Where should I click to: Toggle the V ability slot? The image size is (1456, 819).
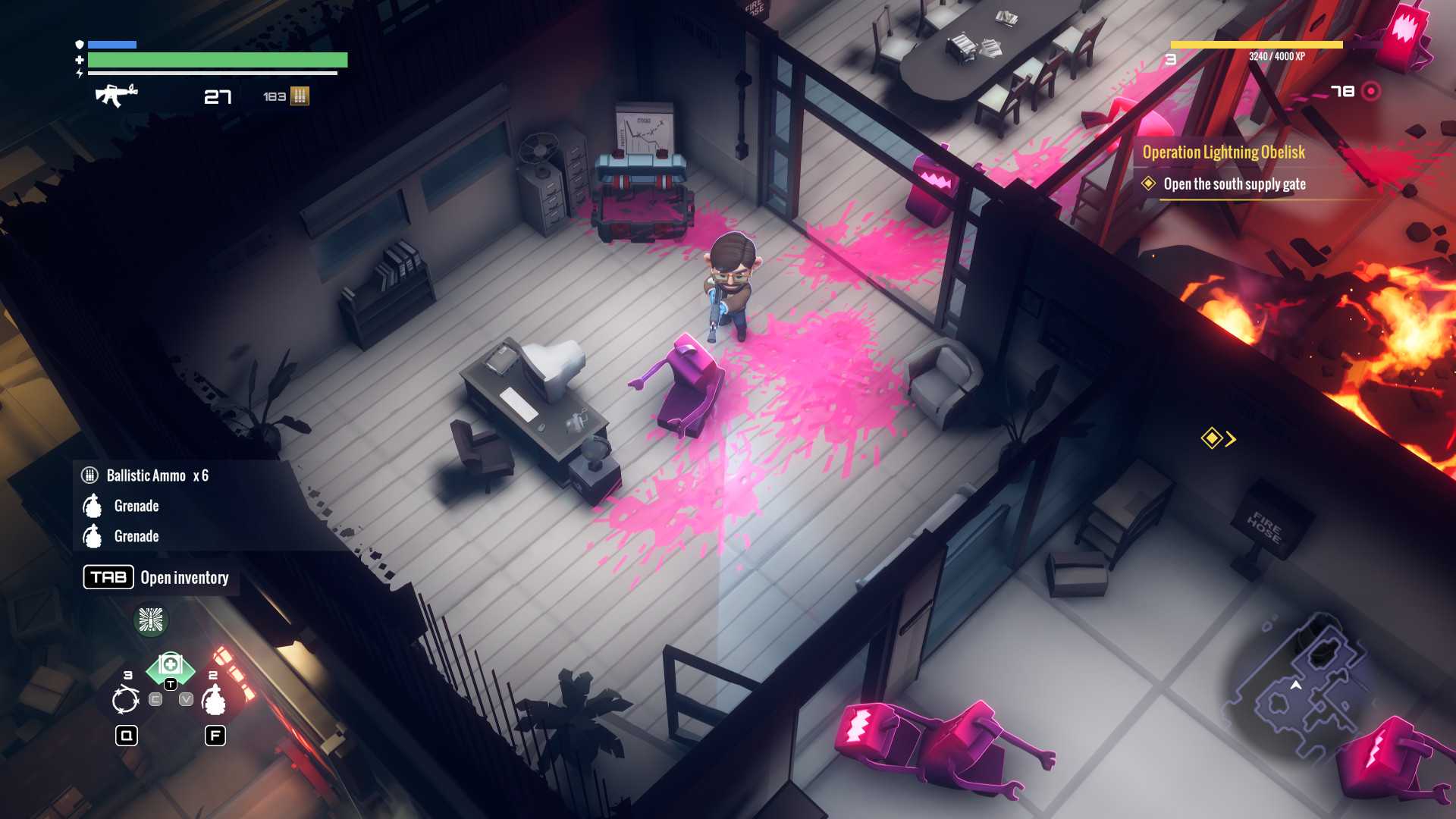click(x=186, y=699)
